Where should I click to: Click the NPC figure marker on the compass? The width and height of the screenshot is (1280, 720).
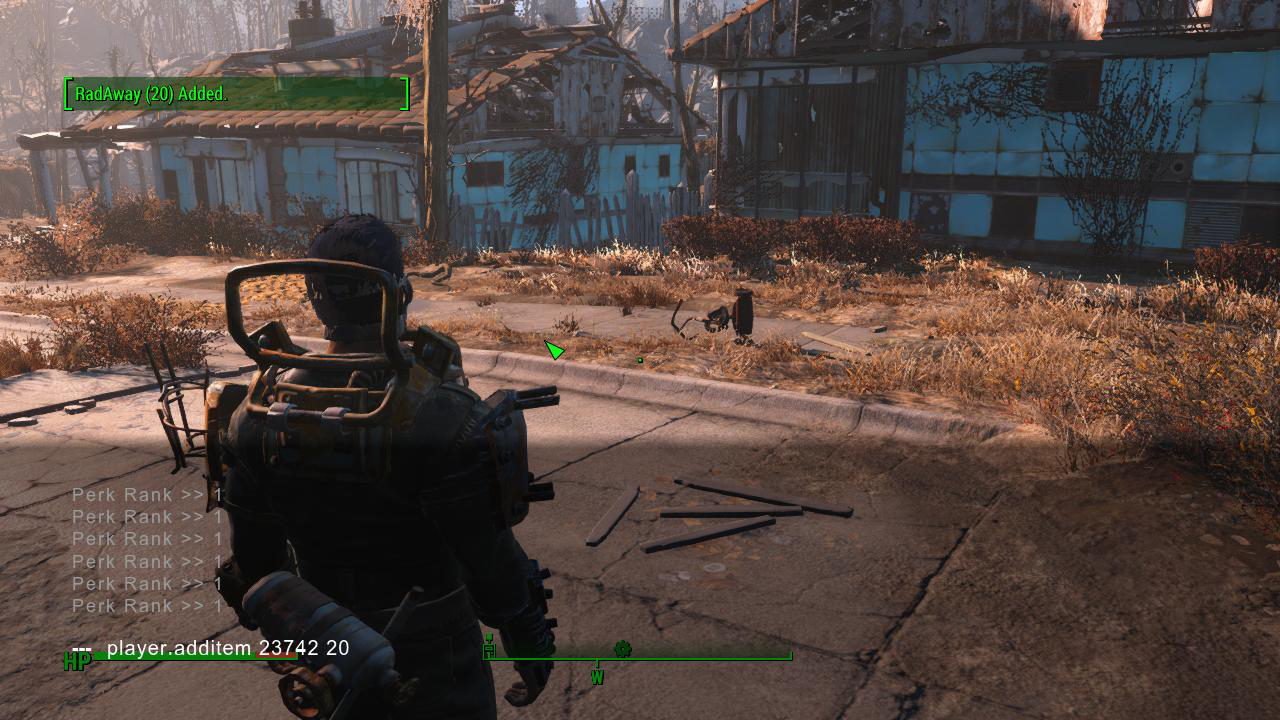tap(489, 647)
